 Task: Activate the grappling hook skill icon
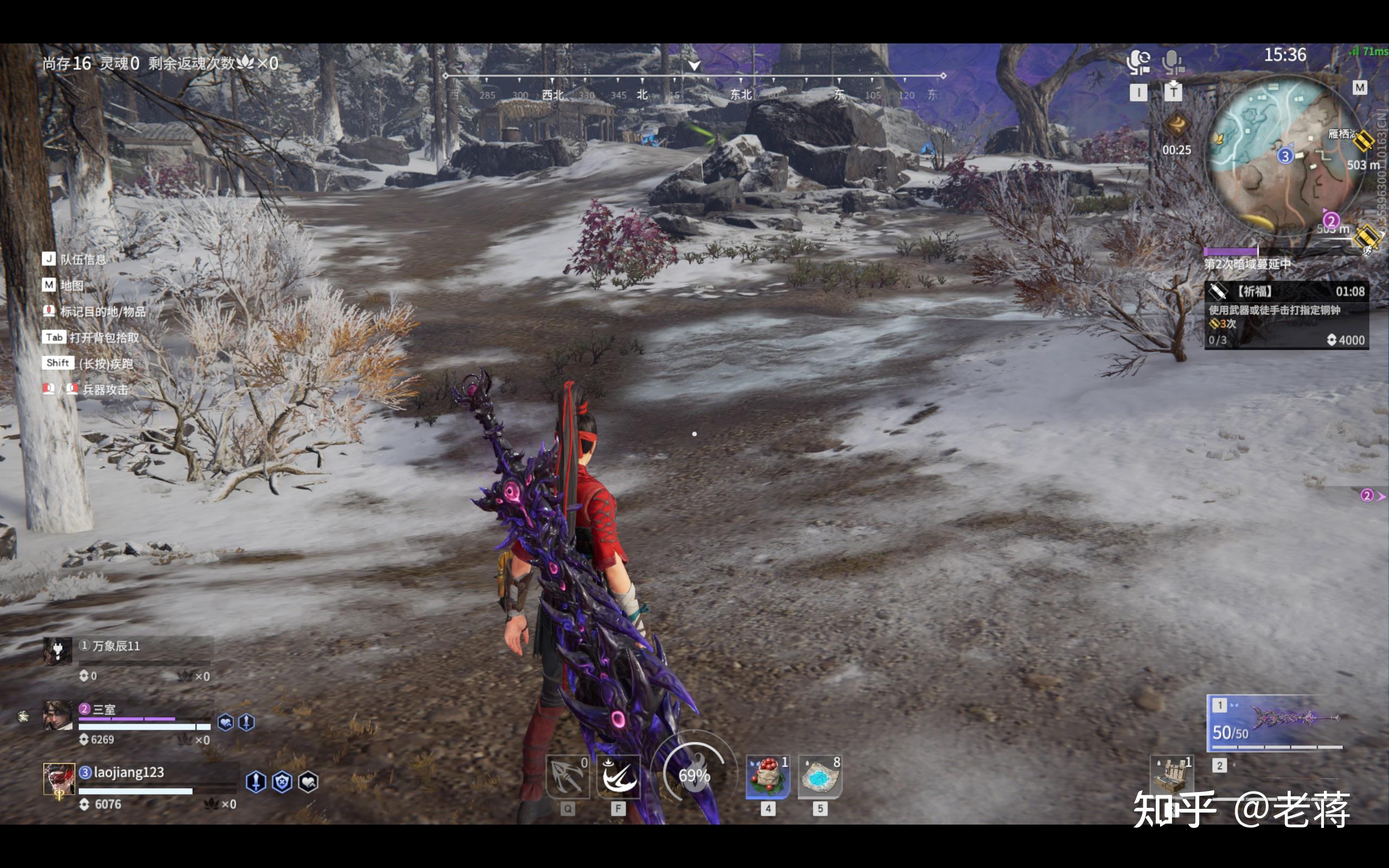[567, 777]
